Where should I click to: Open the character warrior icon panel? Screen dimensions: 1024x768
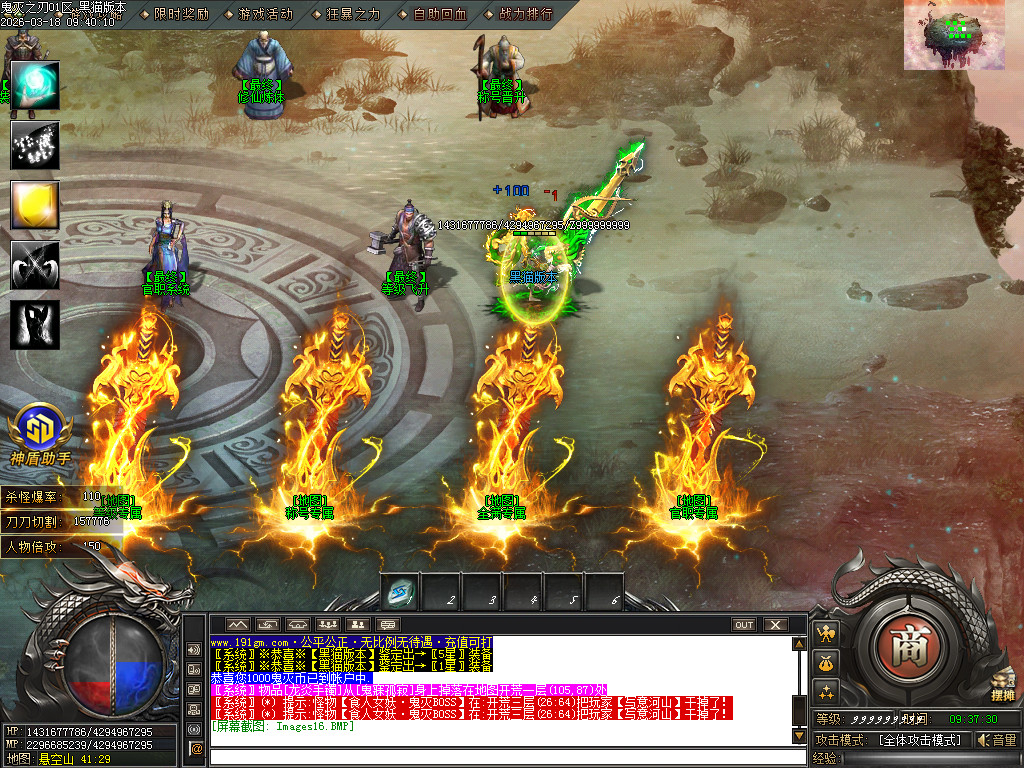826,632
